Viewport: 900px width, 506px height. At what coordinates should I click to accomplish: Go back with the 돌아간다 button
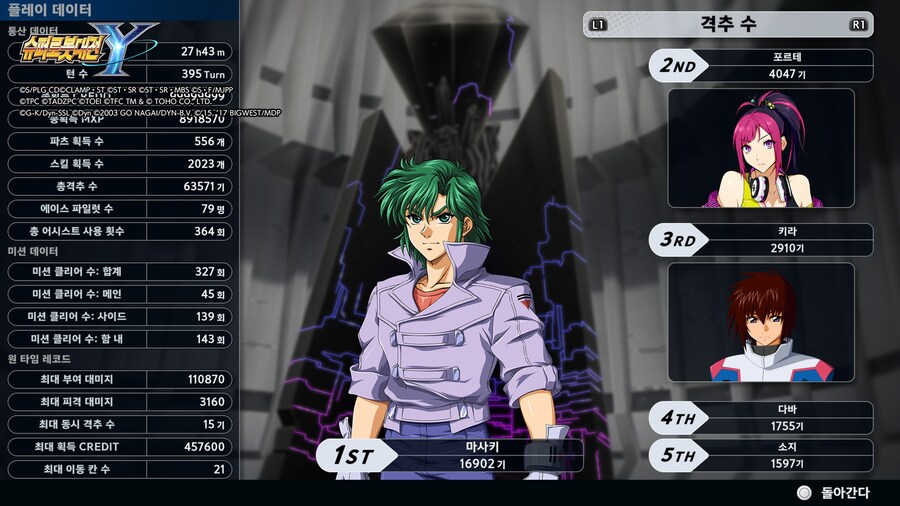(x=832, y=492)
